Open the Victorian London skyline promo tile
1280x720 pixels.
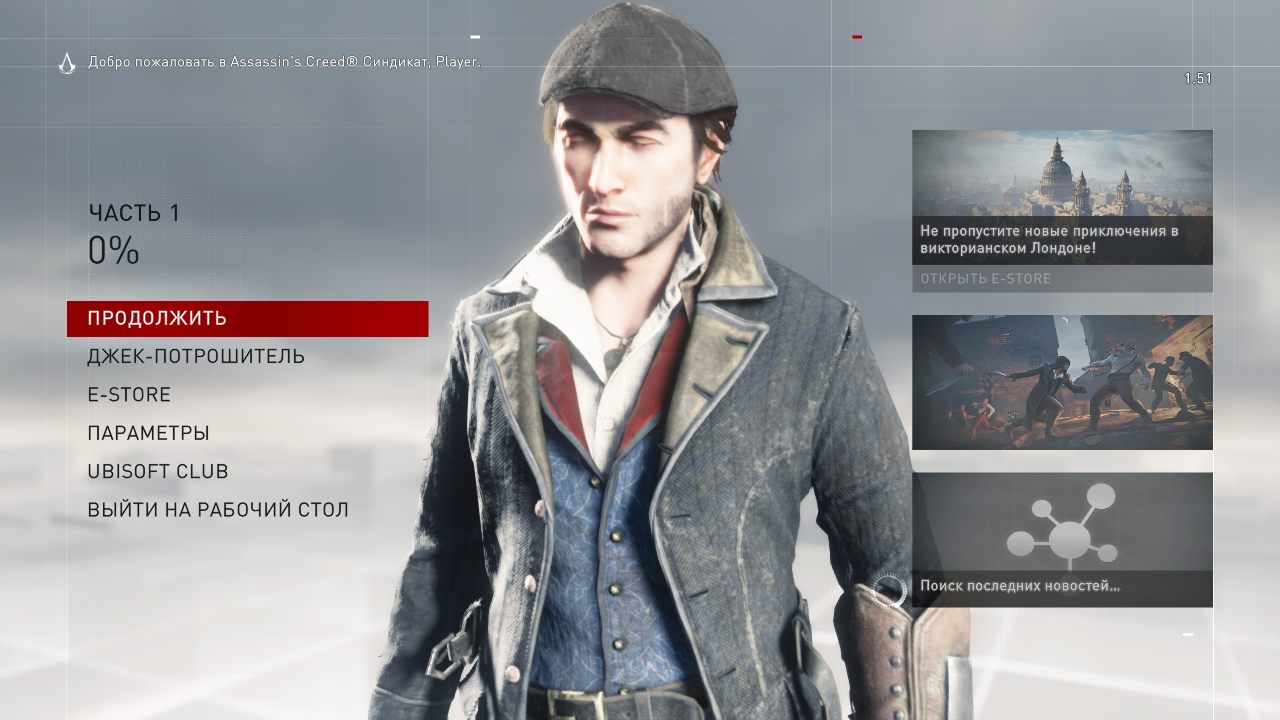(x=1062, y=185)
